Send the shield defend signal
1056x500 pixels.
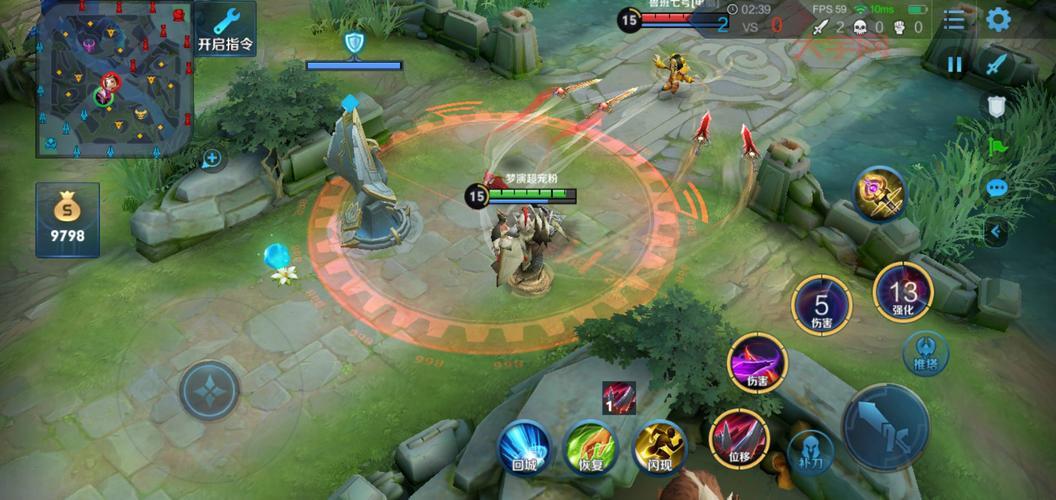pos(996,106)
